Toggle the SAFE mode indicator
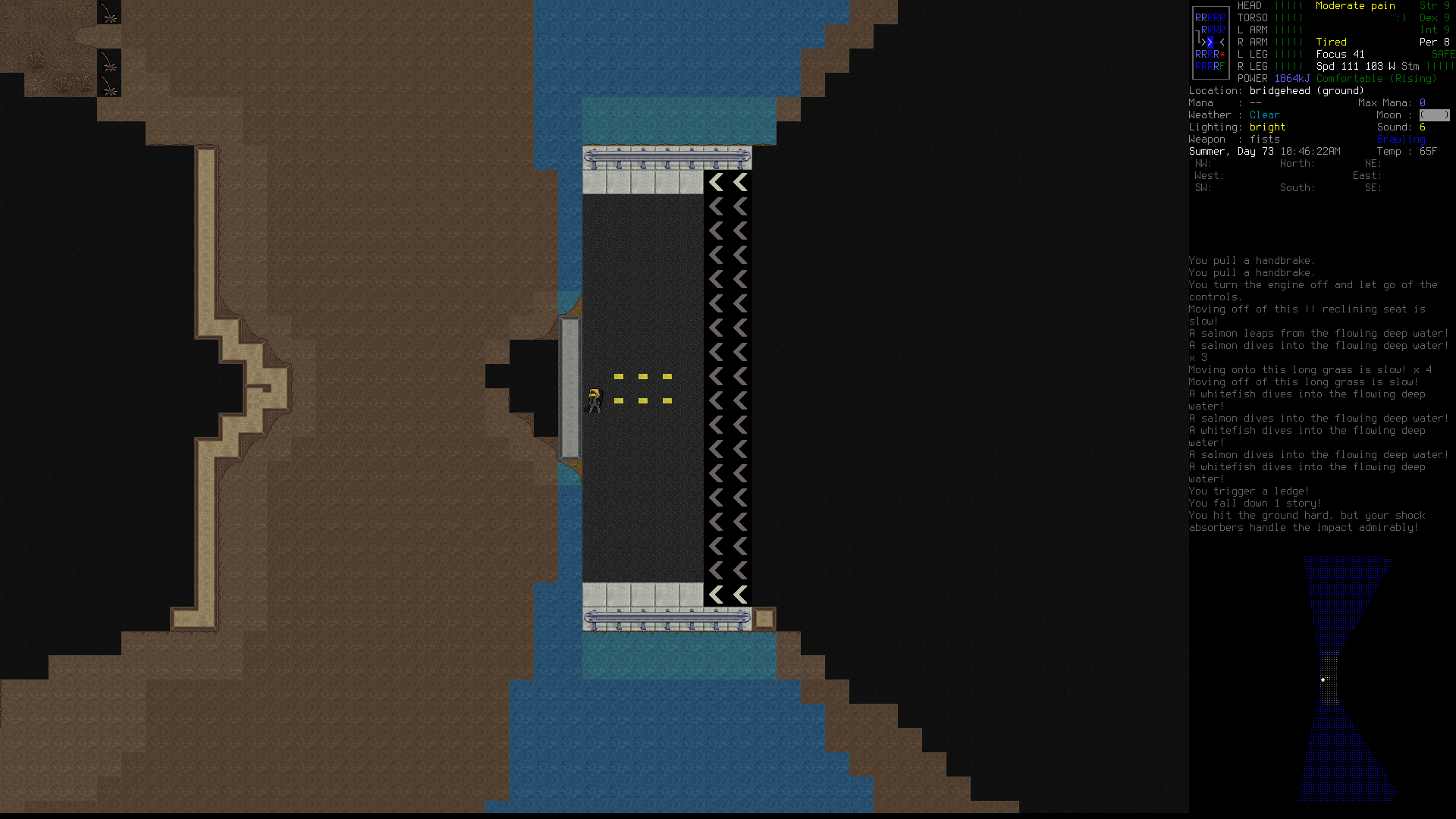The height and width of the screenshot is (819, 1456). pos(1443,54)
